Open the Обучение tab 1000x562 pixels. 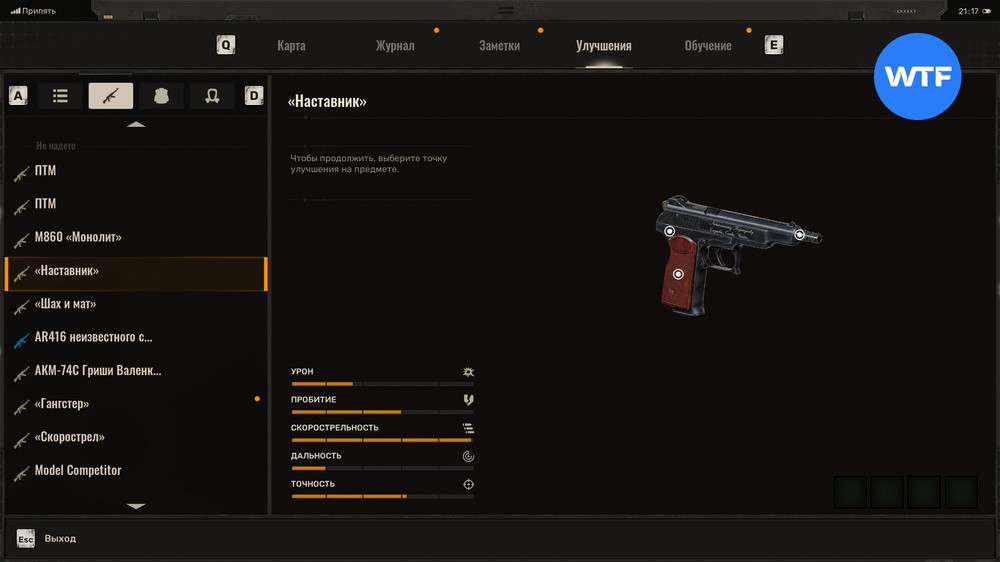click(707, 46)
